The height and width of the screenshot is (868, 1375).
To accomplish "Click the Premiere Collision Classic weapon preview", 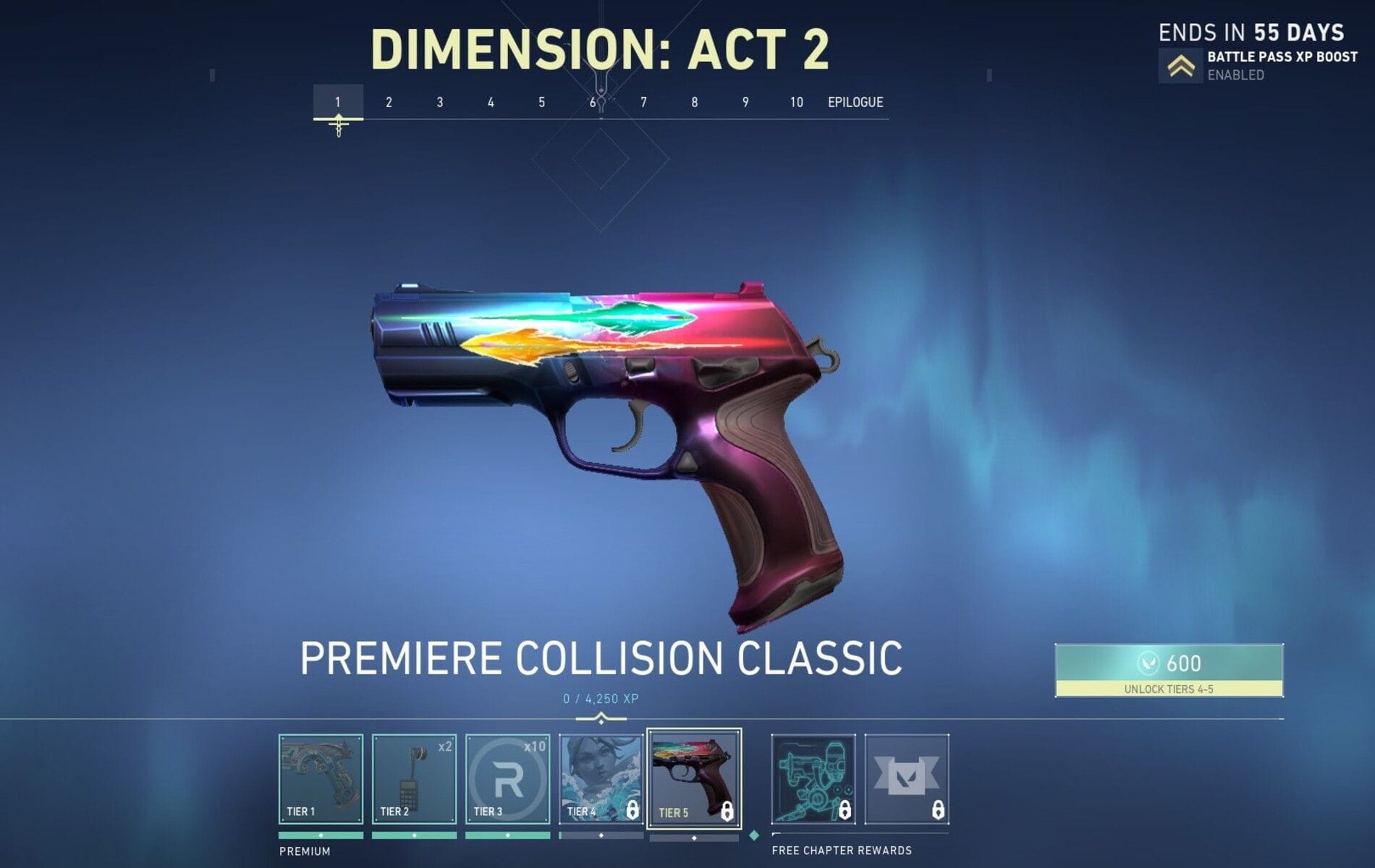I will tap(608, 434).
